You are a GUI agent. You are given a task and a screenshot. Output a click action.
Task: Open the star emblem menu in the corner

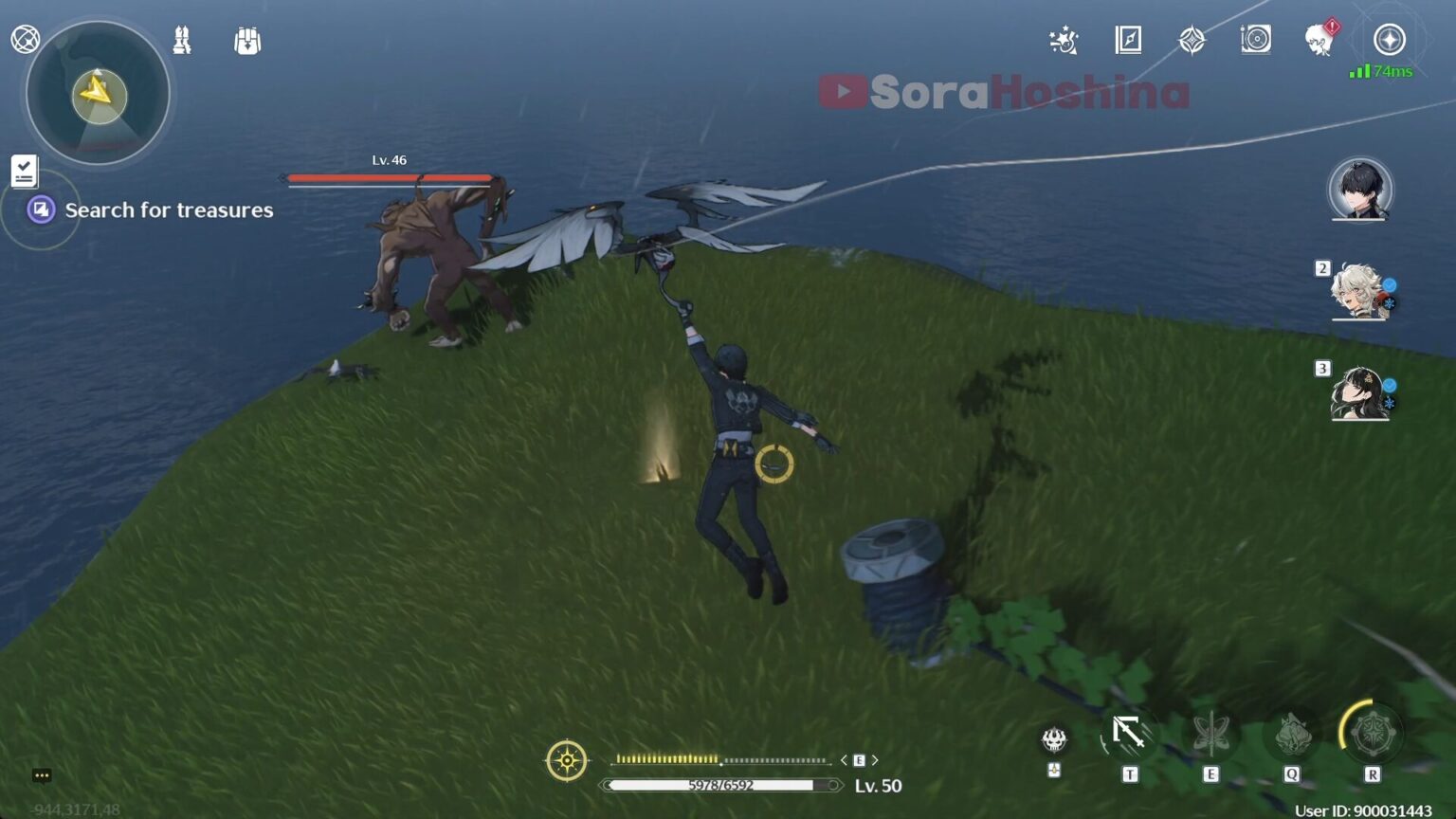point(1390,40)
